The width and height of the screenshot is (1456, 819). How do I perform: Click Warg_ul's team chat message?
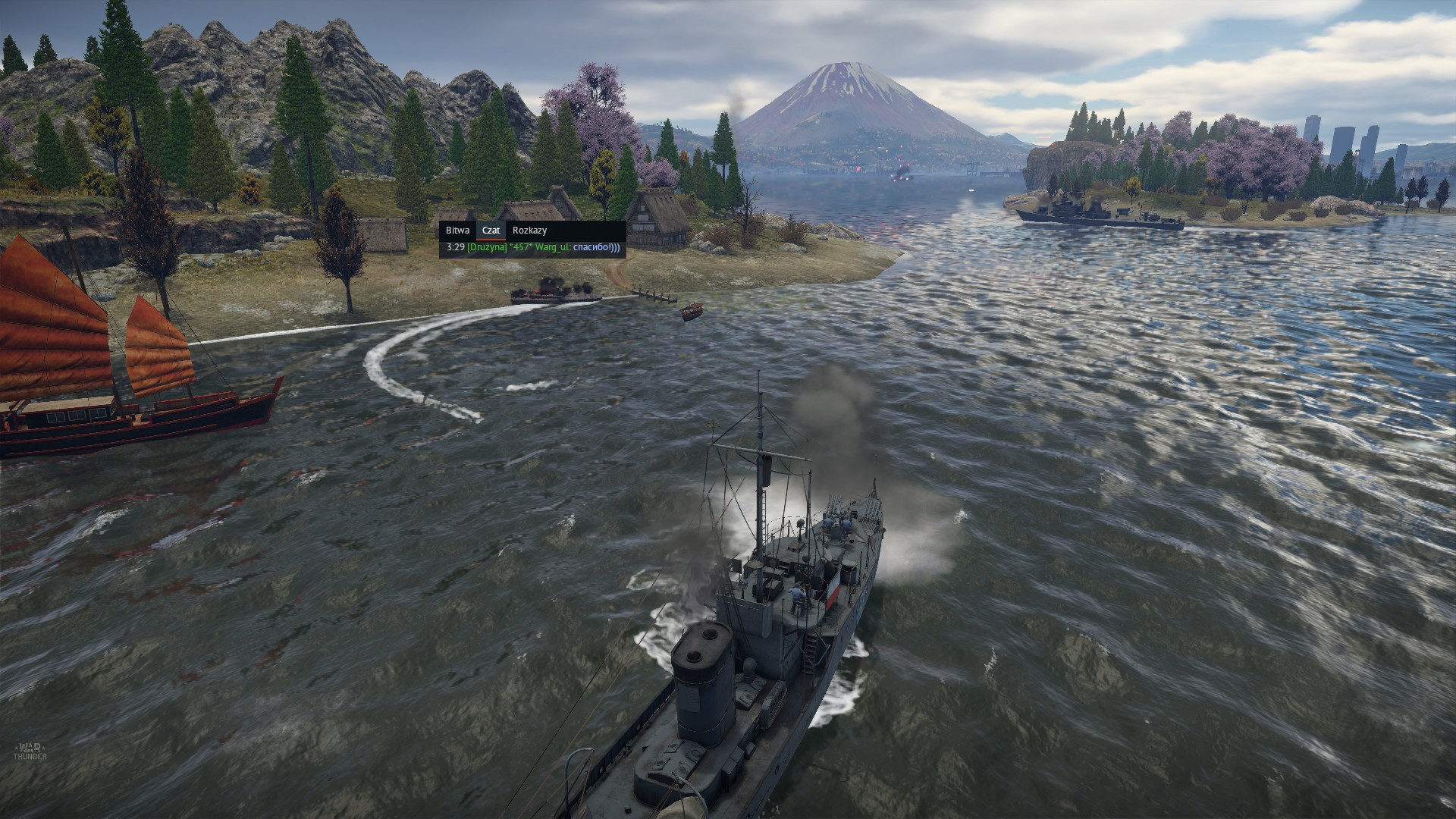[x=533, y=247]
